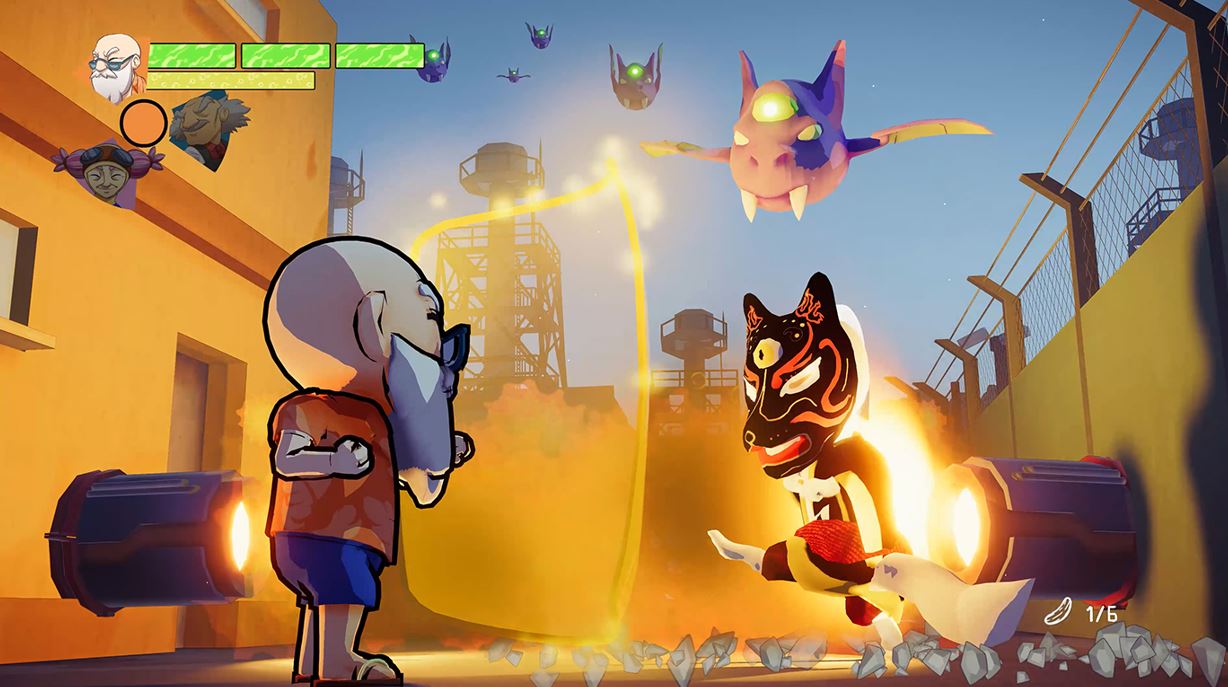The width and height of the screenshot is (1228, 687).
Task: Click the bearded old man player portrait
Action: pyautogui.click(x=116, y=65)
